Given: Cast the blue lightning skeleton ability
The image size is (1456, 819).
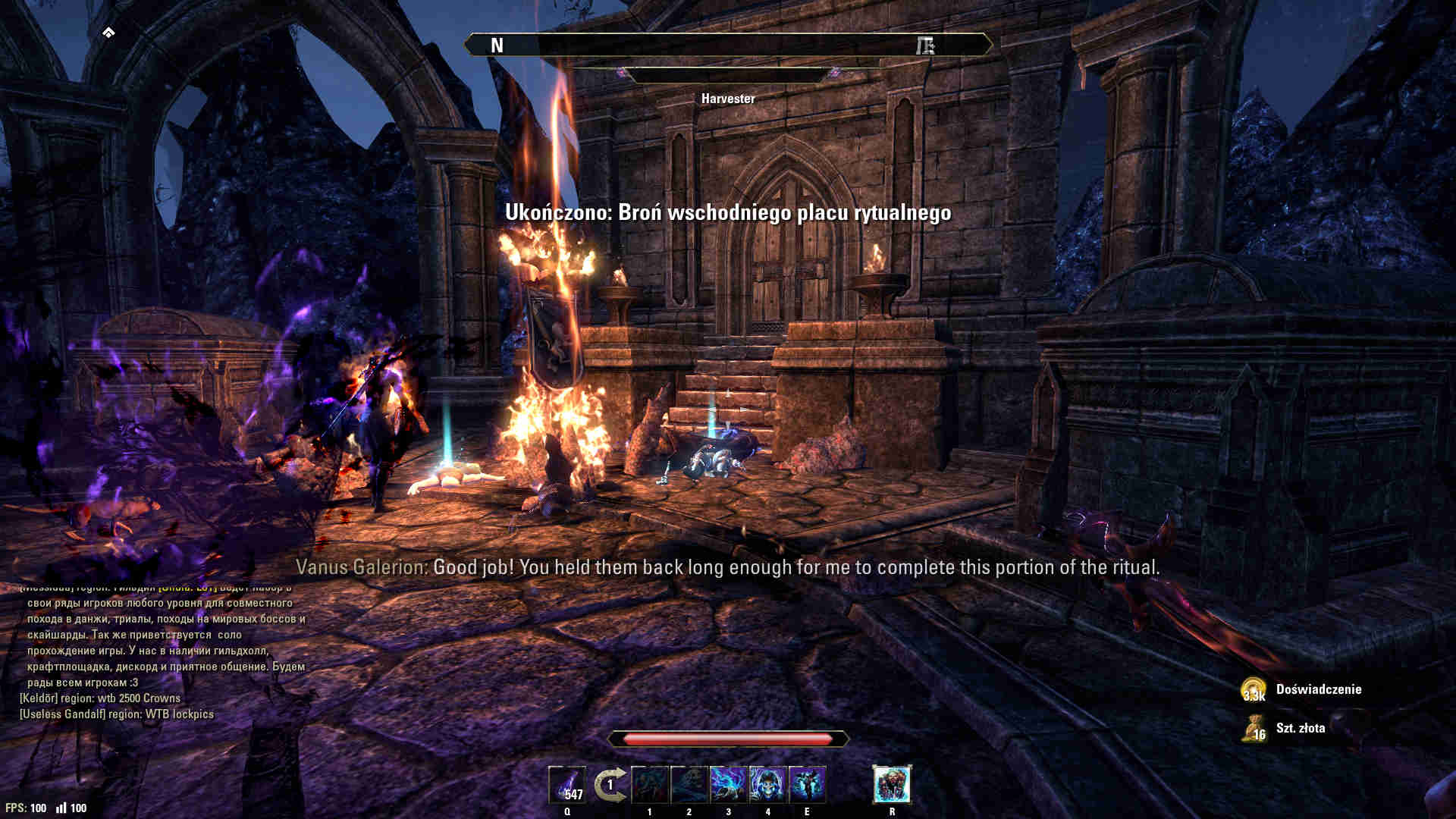Looking at the screenshot, I should point(729,785).
